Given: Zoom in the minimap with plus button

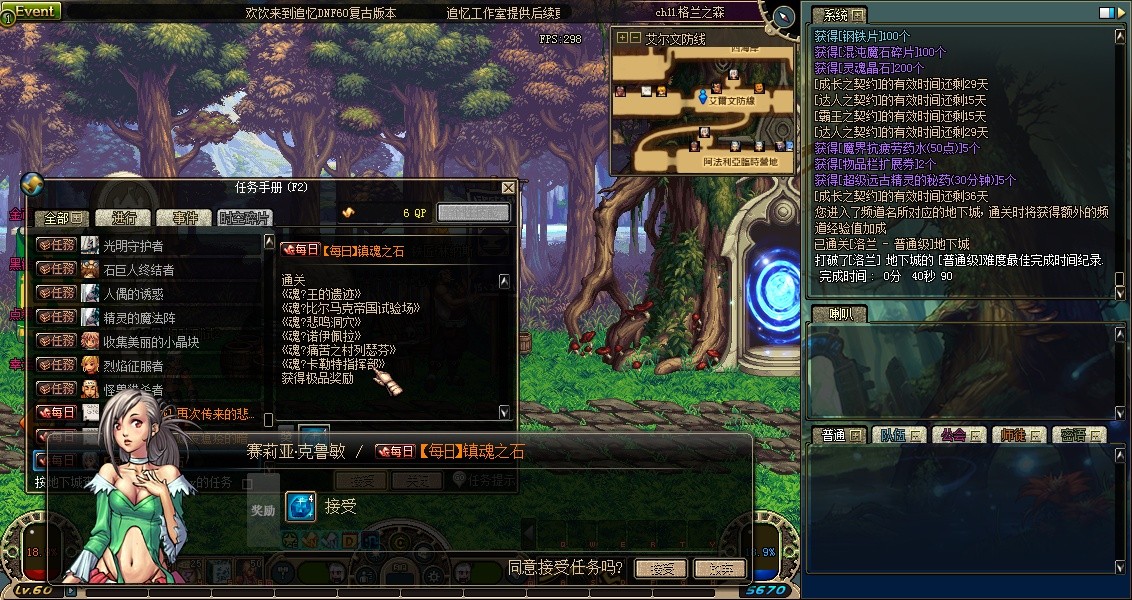Looking at the screenshot, I should [x=623, y=38].
